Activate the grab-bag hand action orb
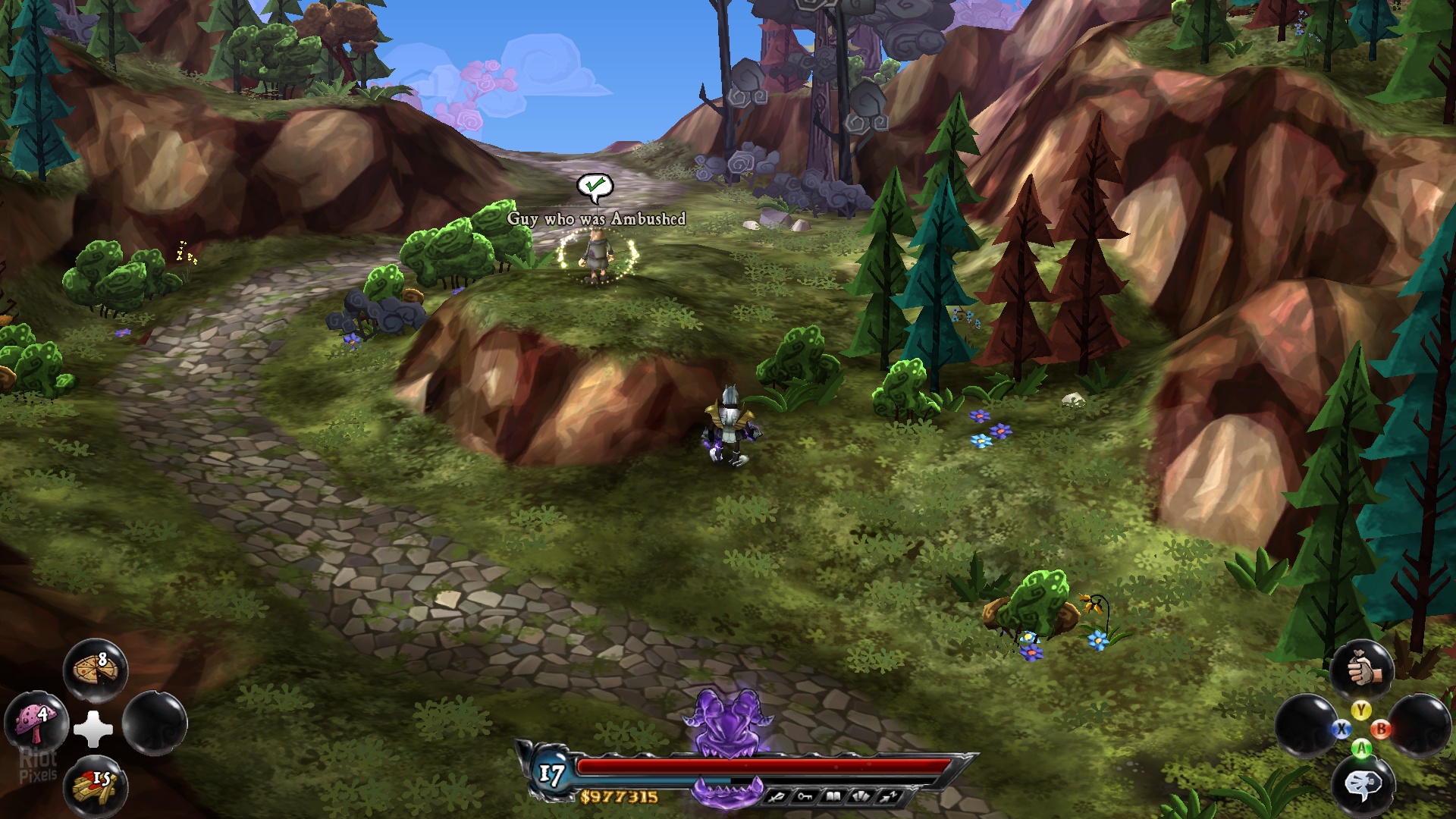 pyautogui.click(x=1363, y=670)
